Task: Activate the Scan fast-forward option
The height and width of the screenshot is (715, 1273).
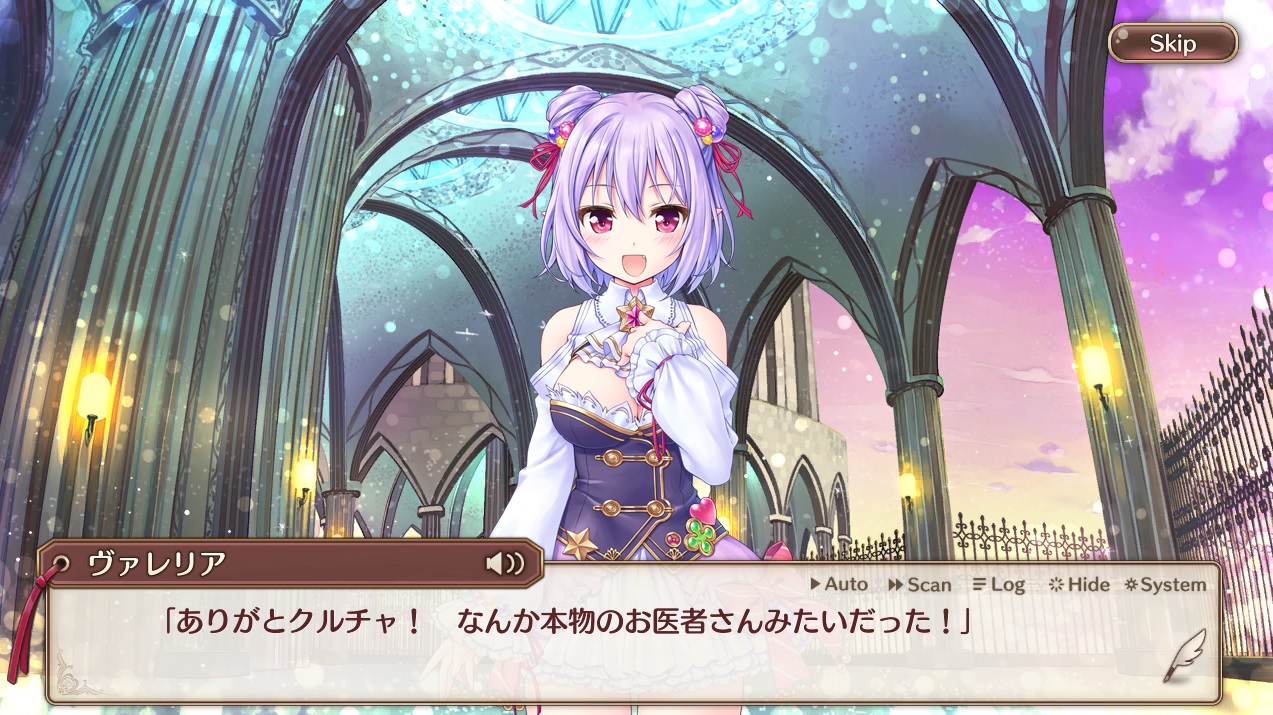Action: [x=919, y=584]
